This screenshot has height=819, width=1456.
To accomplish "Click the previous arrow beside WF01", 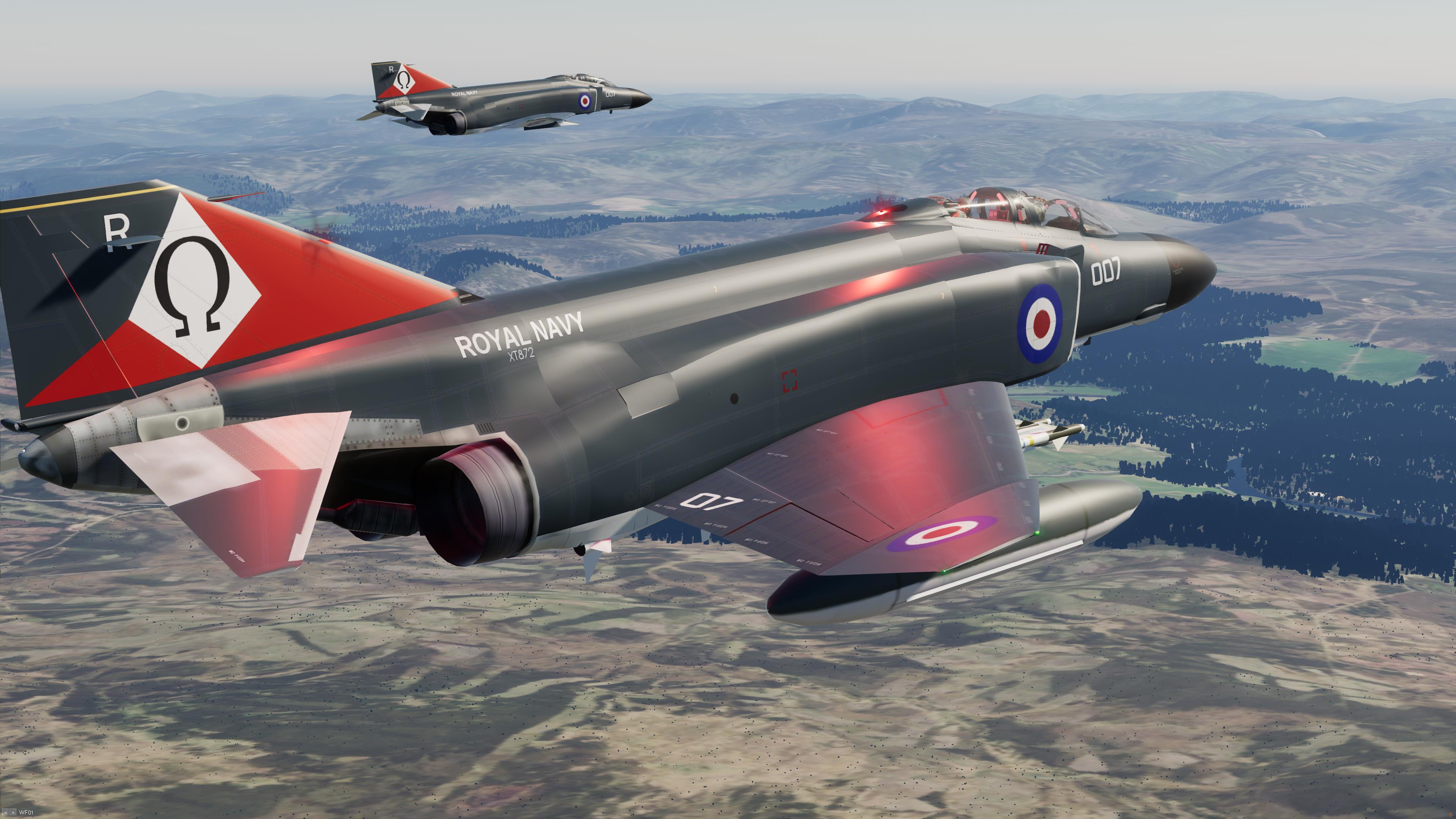I will (x=6, y=813).
